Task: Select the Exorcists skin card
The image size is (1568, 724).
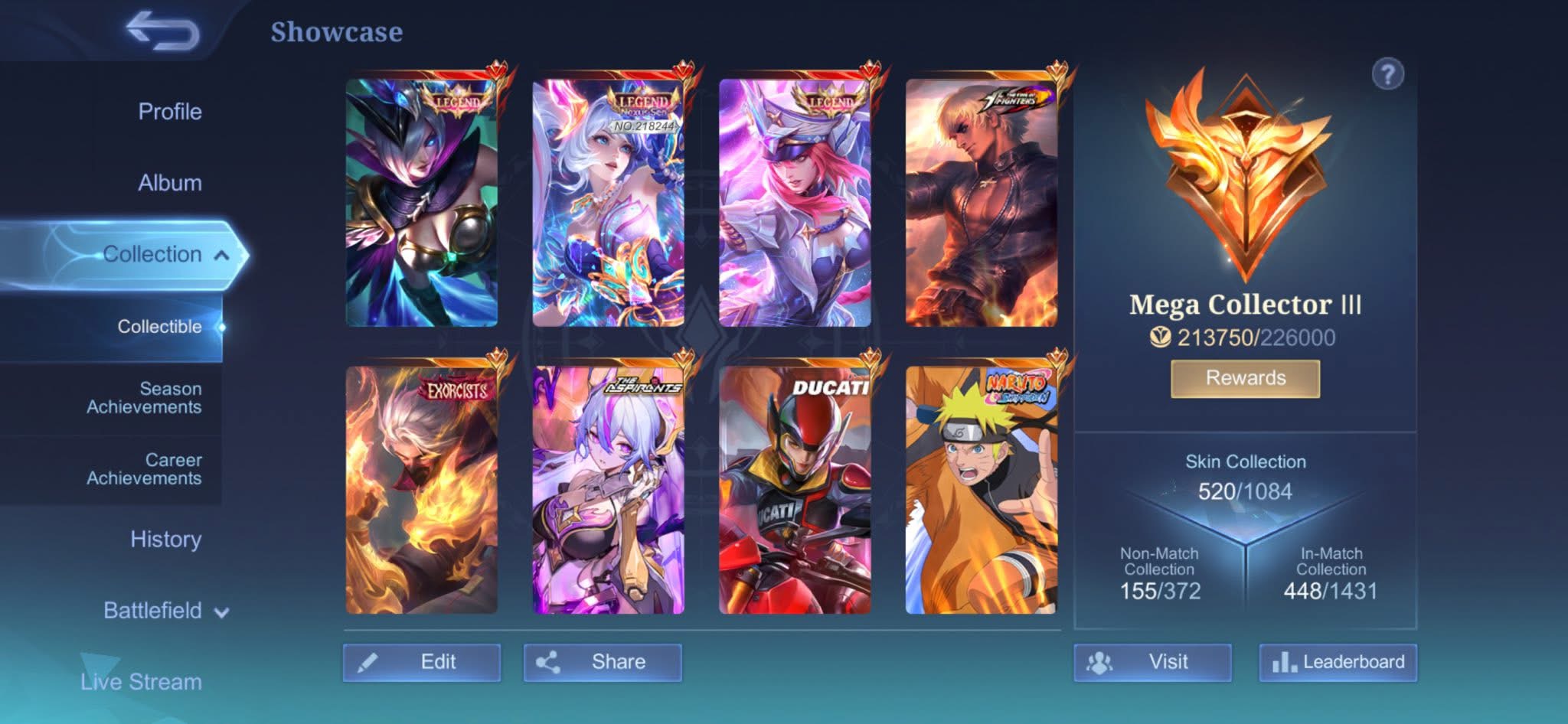Action: coord(421,490)
